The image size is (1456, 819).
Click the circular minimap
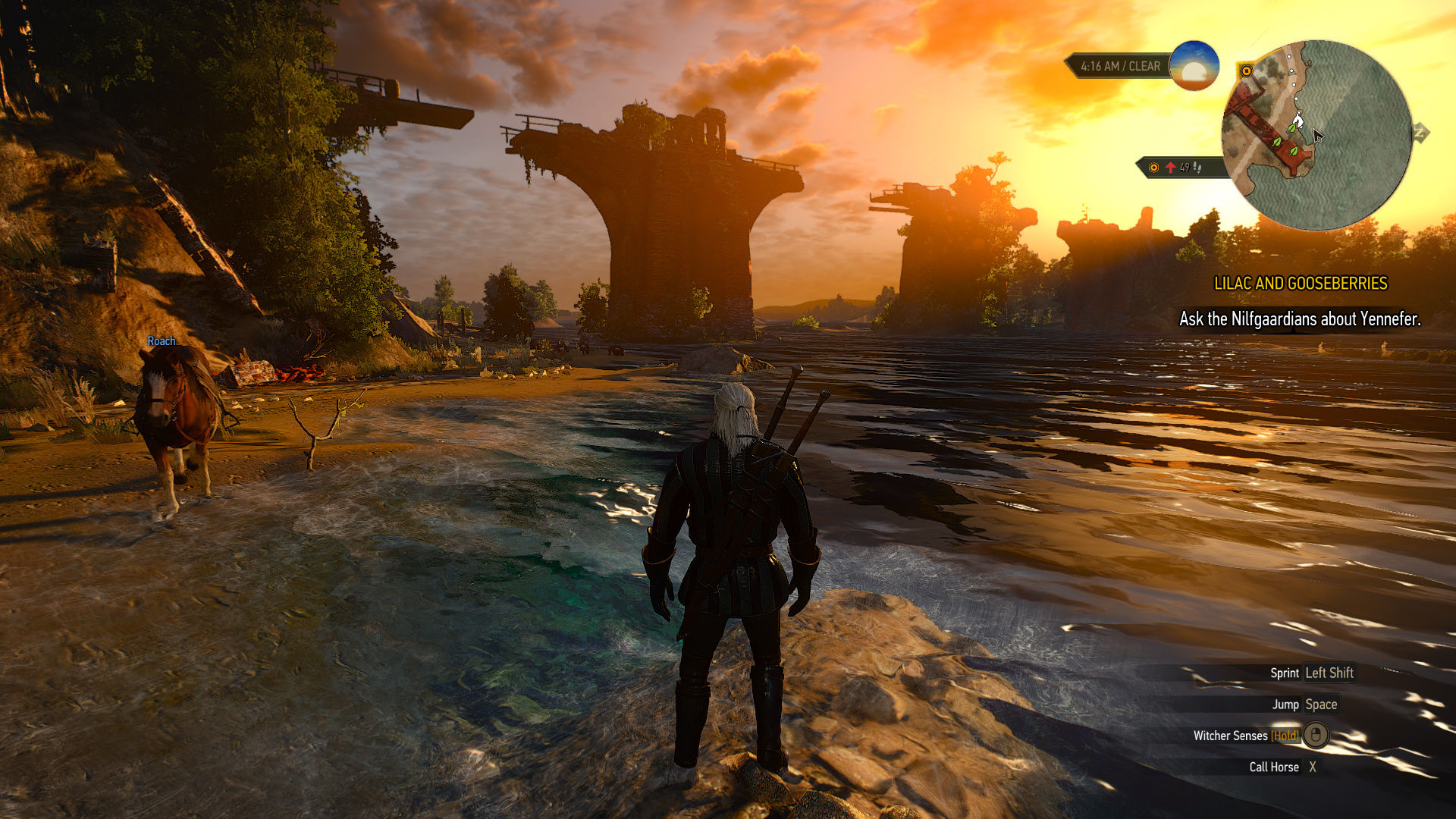[1316, 135]
